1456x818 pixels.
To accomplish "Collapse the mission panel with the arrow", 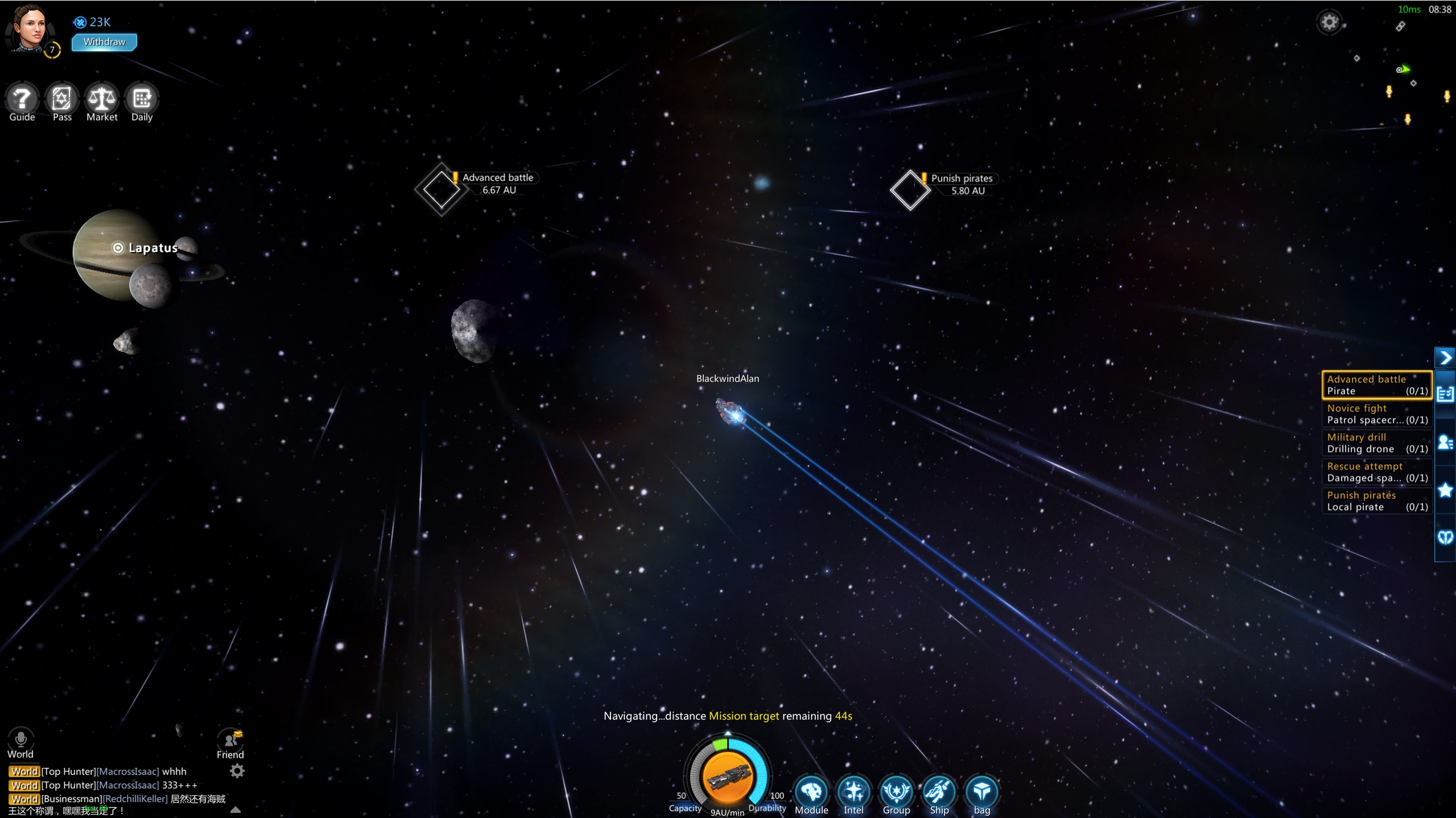I will pyautogui.click(x=1445, y=358).
